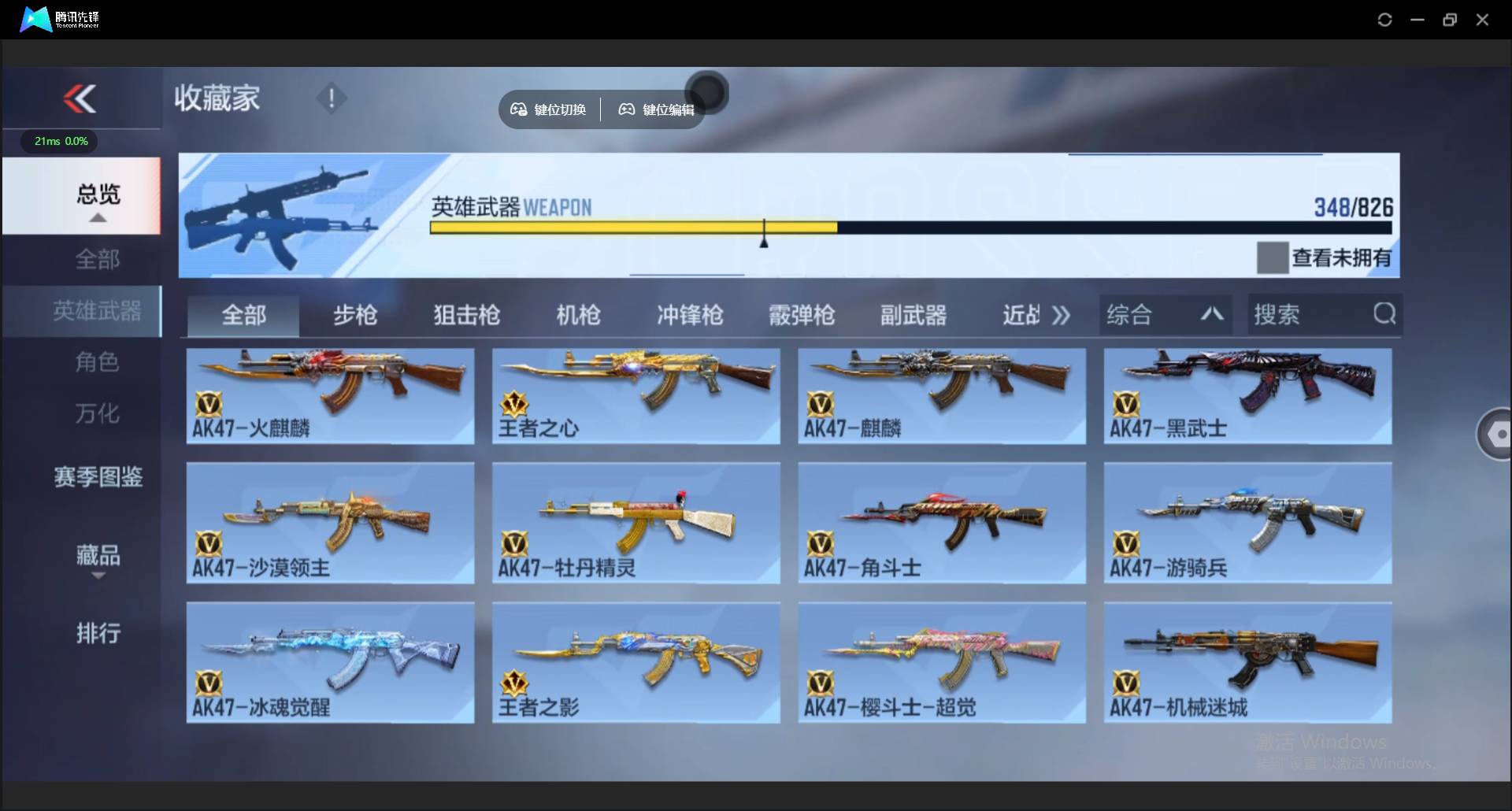1512x811 pixels.
Task: Open the 键位切换 gamepad icon
Action: (x=518, y=109)
